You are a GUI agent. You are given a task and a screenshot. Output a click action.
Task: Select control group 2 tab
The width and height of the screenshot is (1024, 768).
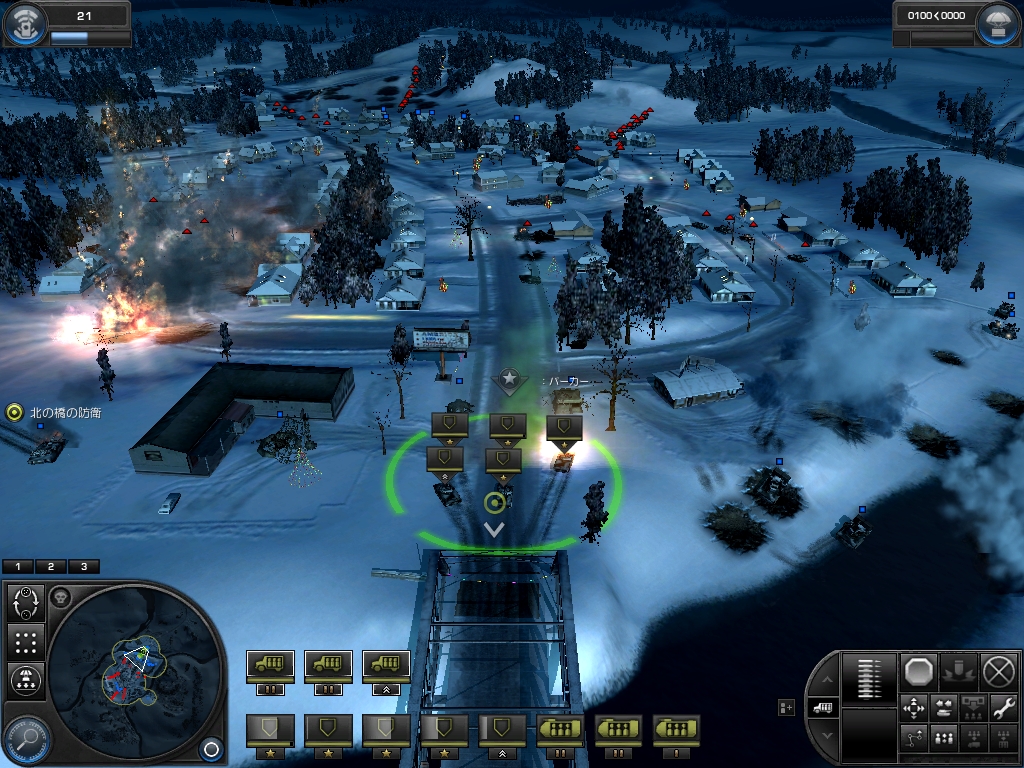(x=50, y=566)
